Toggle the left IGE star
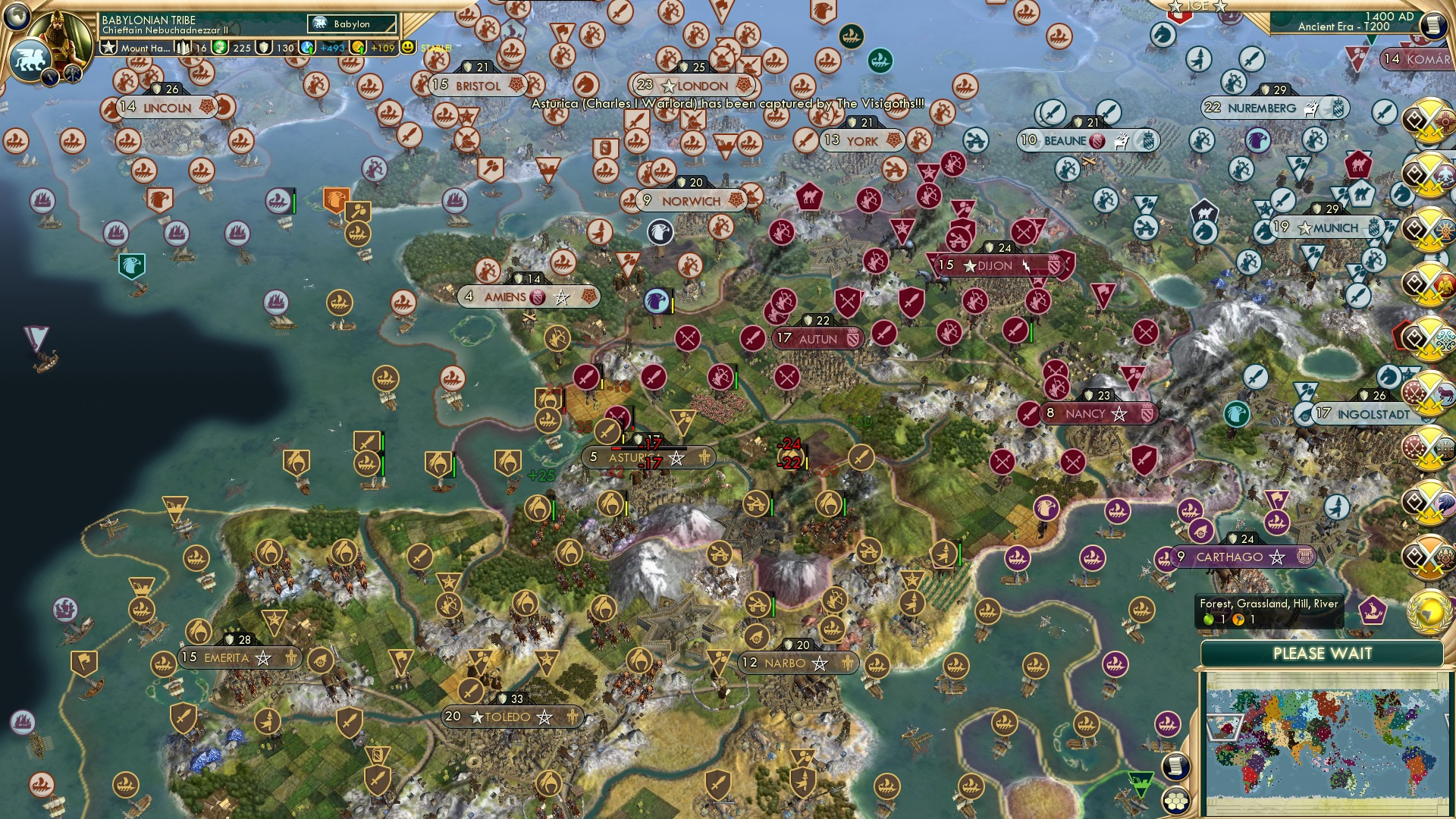1456x819 pixels. [x=1175, y=8]
